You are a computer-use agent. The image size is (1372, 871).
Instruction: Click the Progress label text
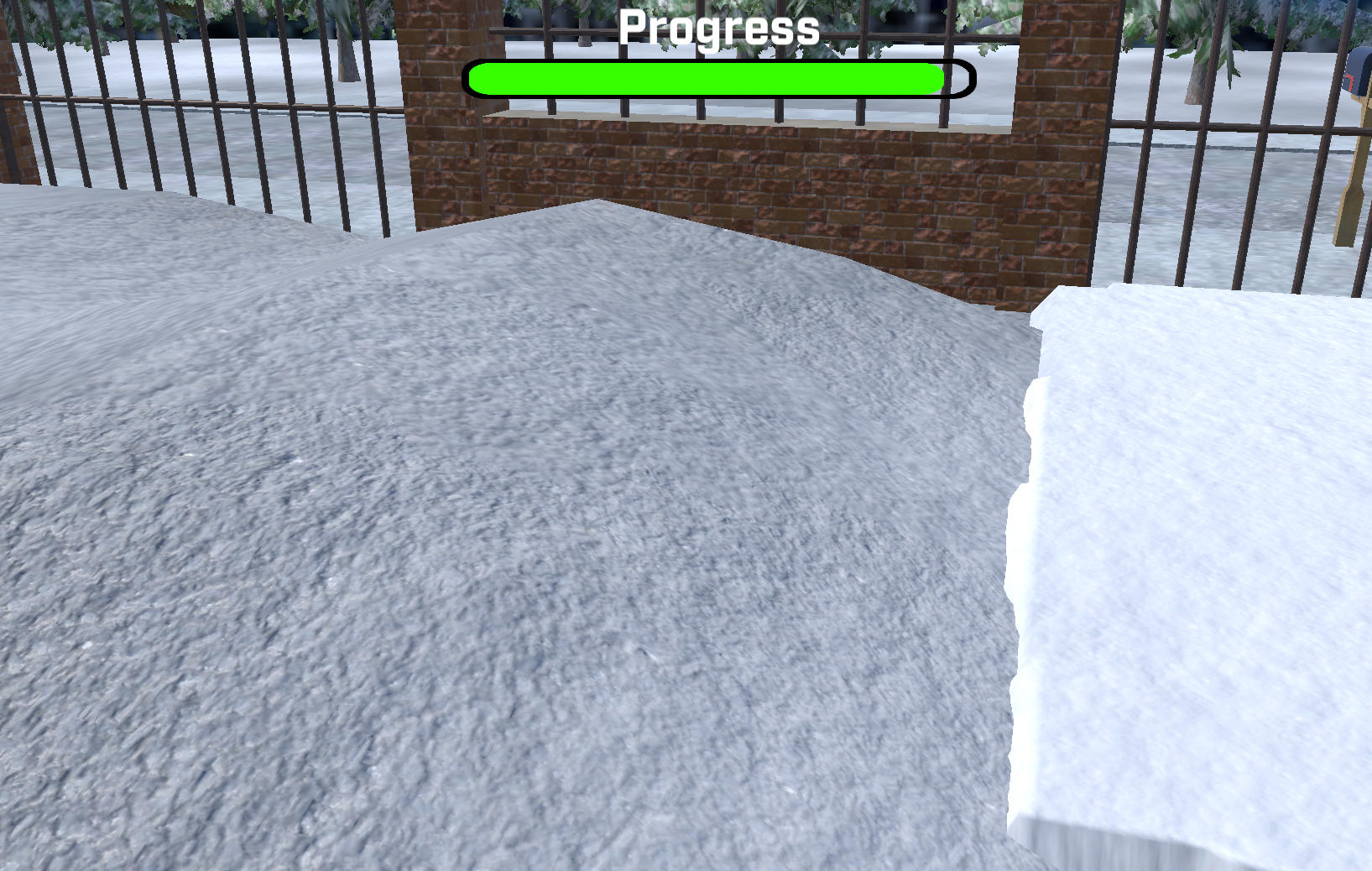pyautogui.click(x=717, y=28)
